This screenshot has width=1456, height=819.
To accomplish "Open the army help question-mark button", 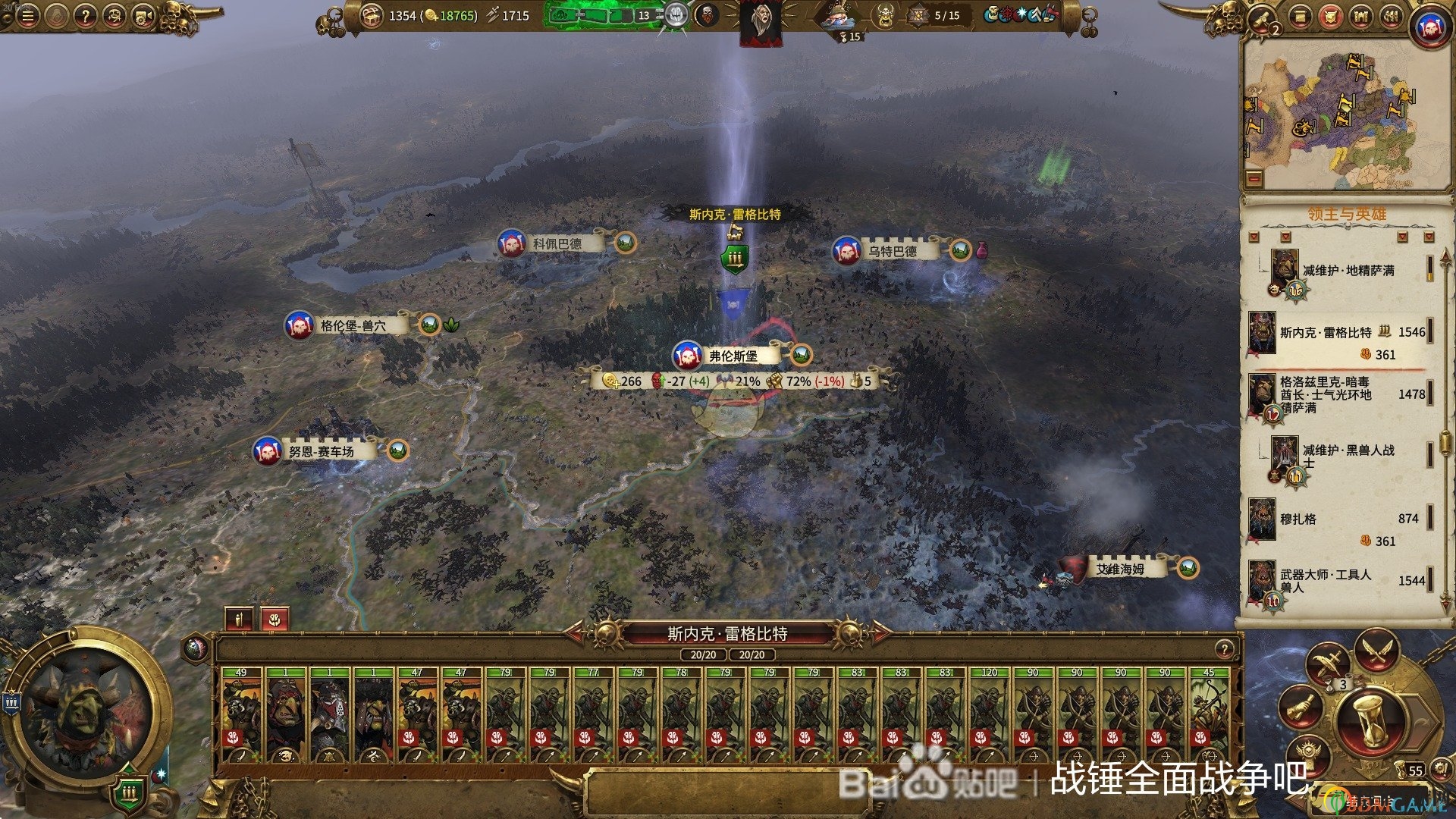I will coord(1225,649).
